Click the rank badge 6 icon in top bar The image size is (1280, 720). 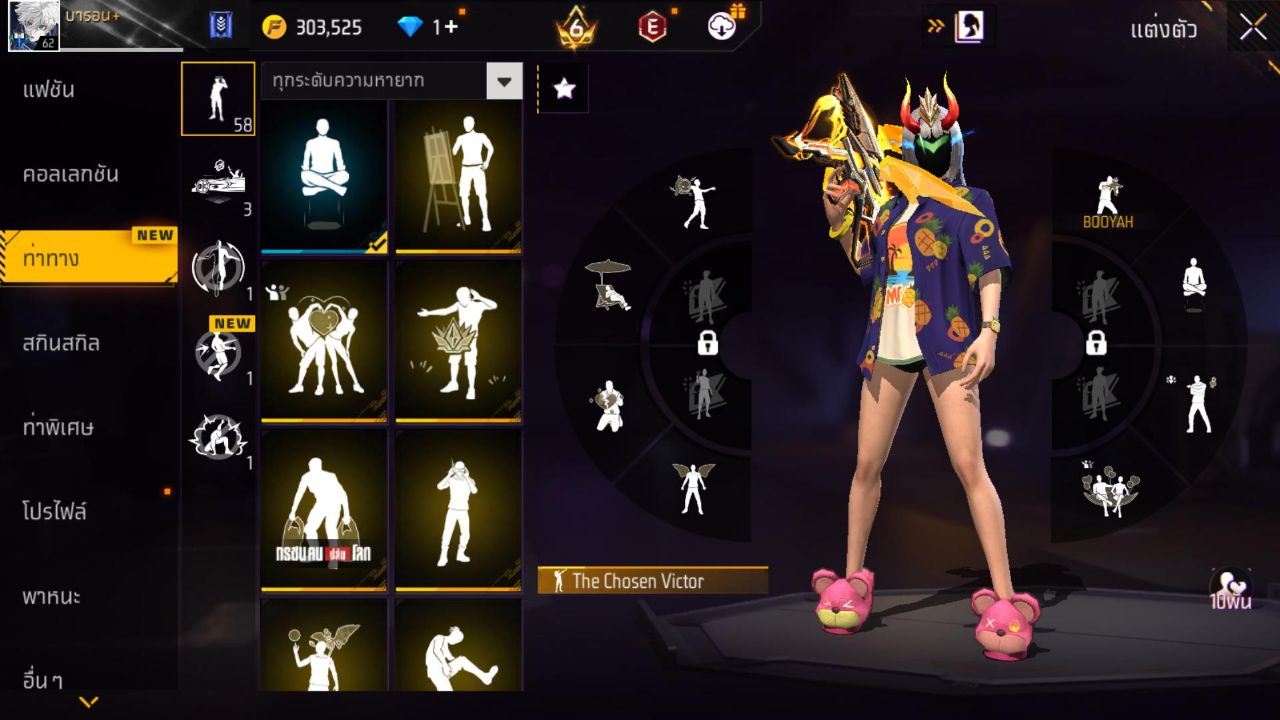point(574,27)
